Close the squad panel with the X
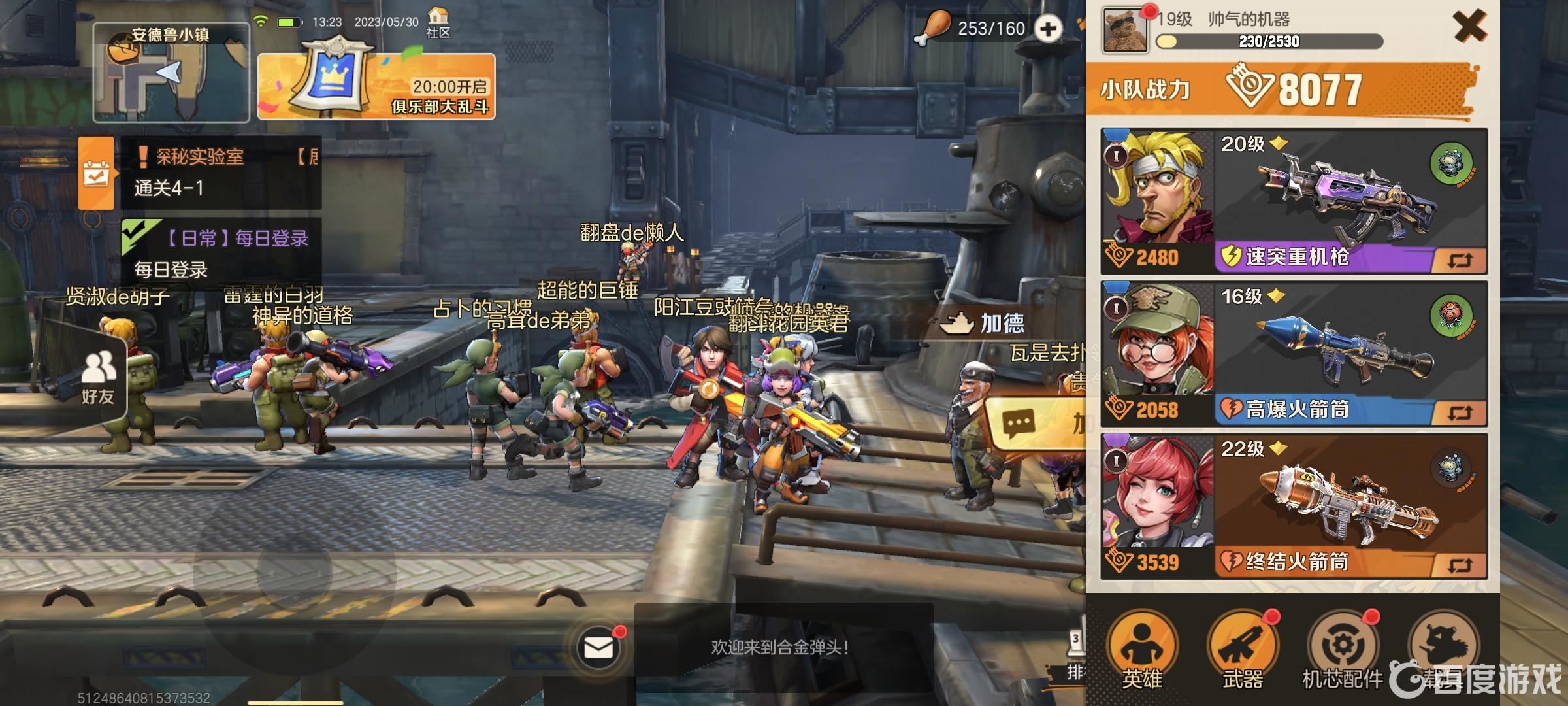This screenshot has height=706, width=1568. (x=1469, y=28)
